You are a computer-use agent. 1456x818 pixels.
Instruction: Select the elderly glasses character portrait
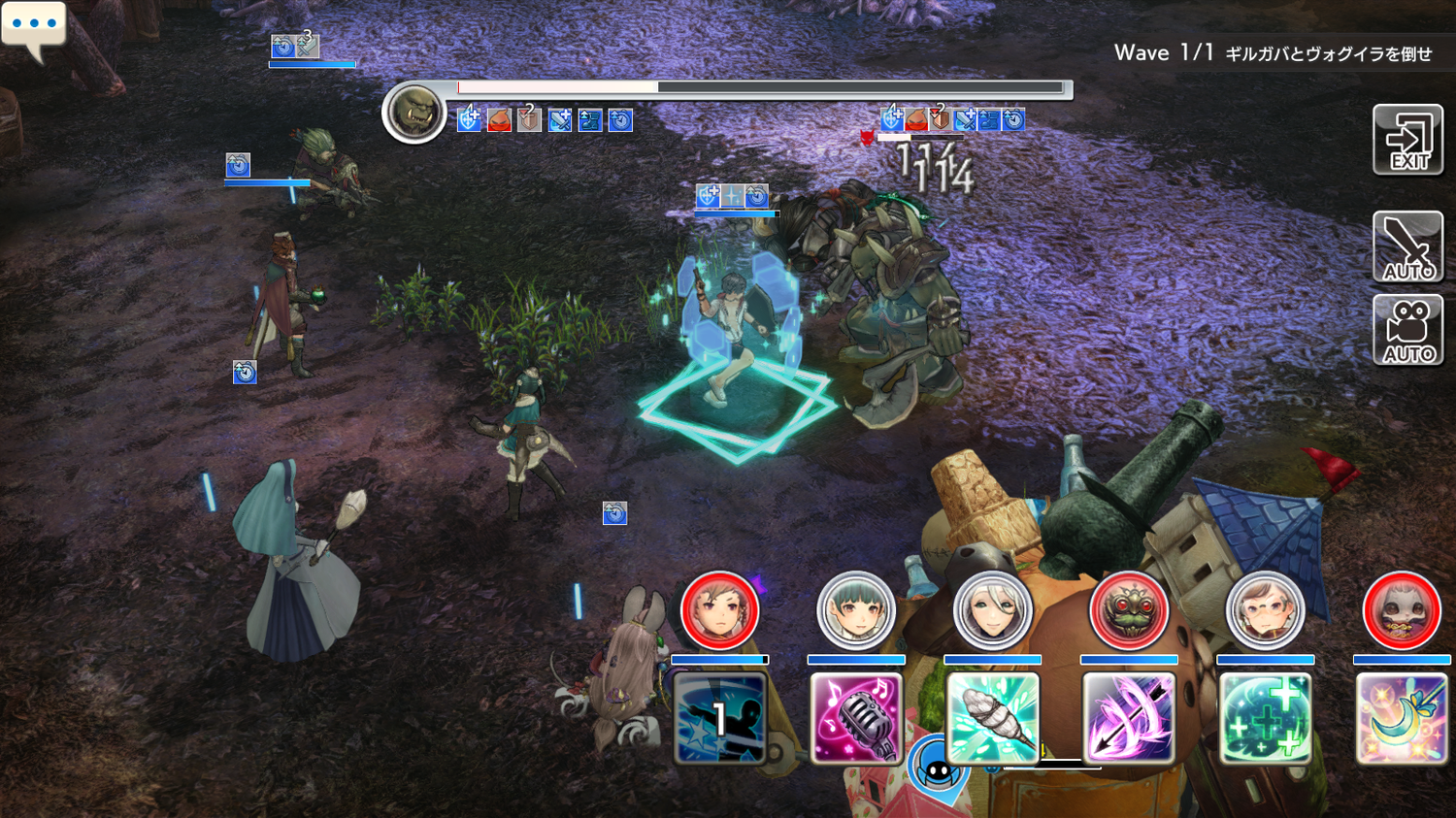tap(1265, 611)
